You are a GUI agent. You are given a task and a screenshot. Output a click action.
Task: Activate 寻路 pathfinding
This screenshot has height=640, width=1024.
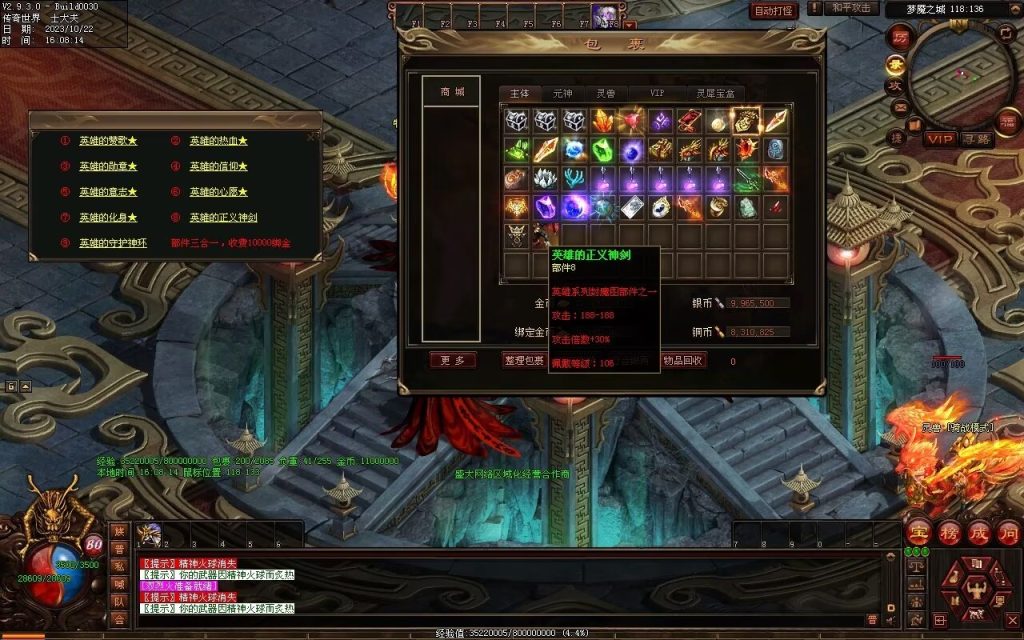[x=975, y=139]
